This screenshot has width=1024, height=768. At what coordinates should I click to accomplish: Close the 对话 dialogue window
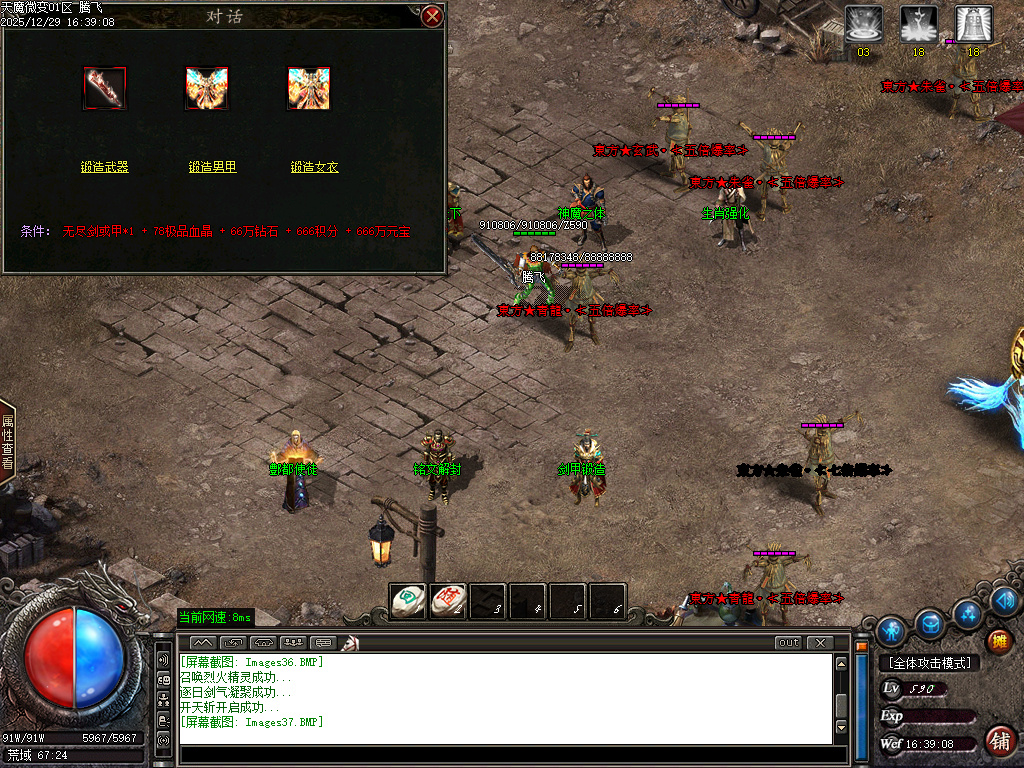pos(432,16)
